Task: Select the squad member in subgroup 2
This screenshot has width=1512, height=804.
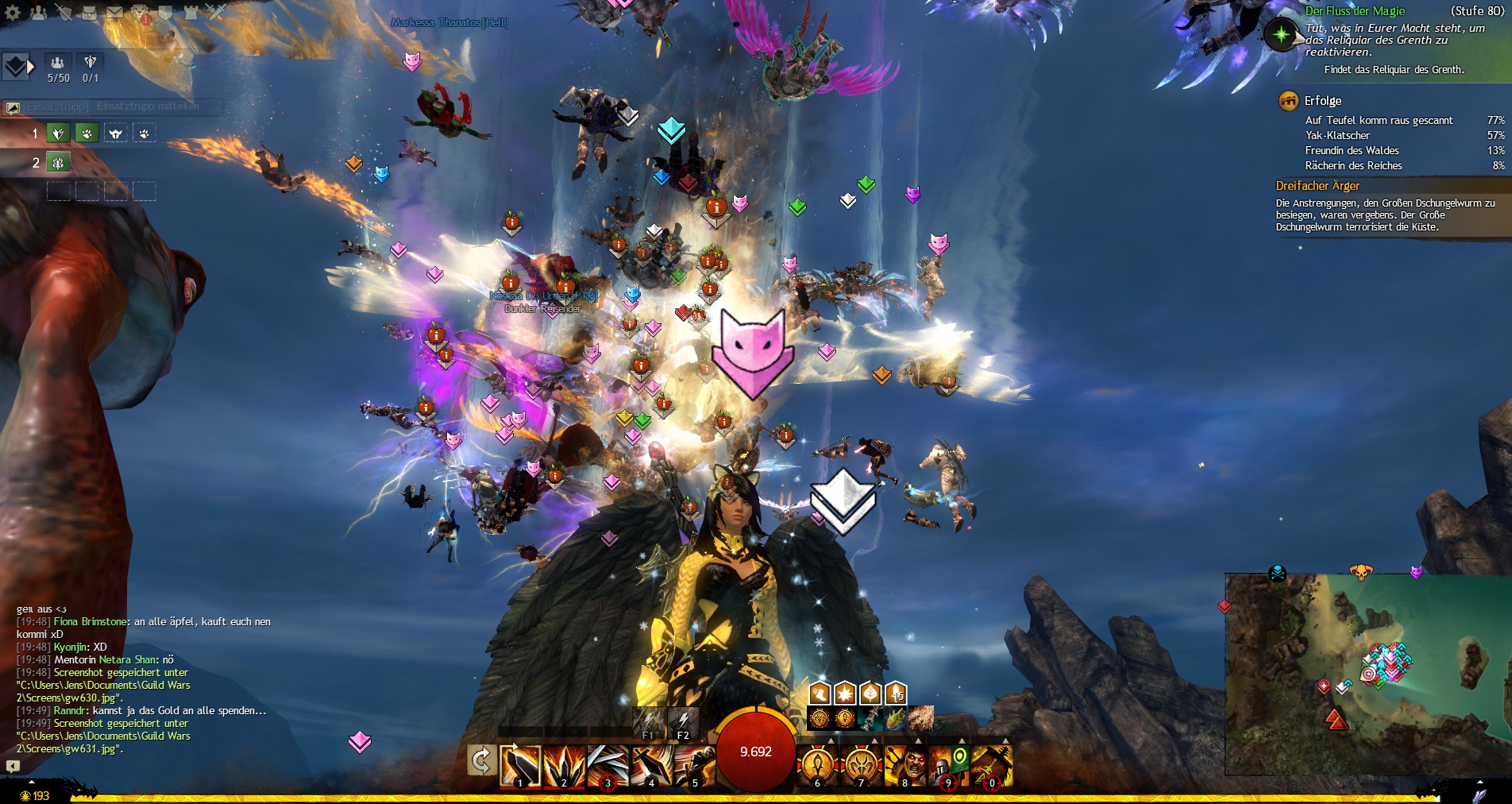Action: click(x=58, y=162)
